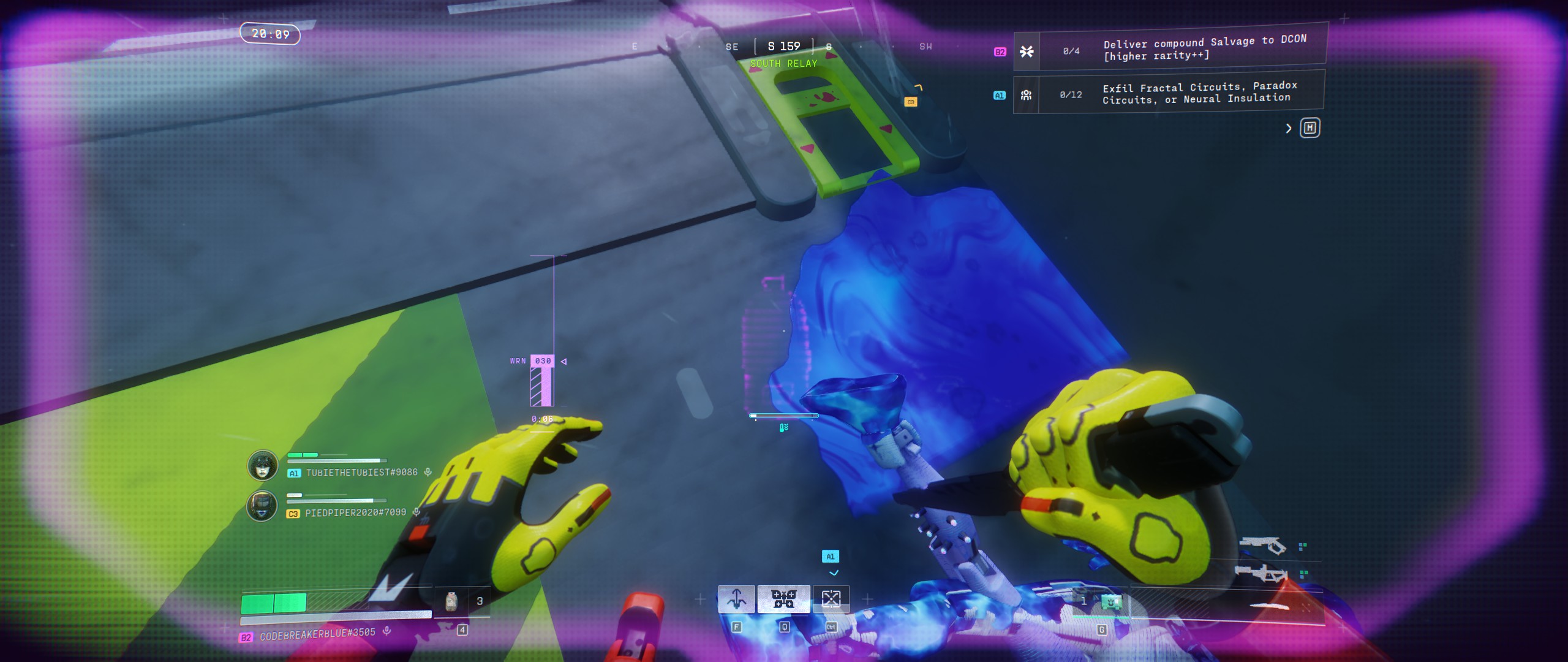The image size is (1568, 662).
Task: Select the Exfil Fractal Circuits objective
Action: 1199,93
